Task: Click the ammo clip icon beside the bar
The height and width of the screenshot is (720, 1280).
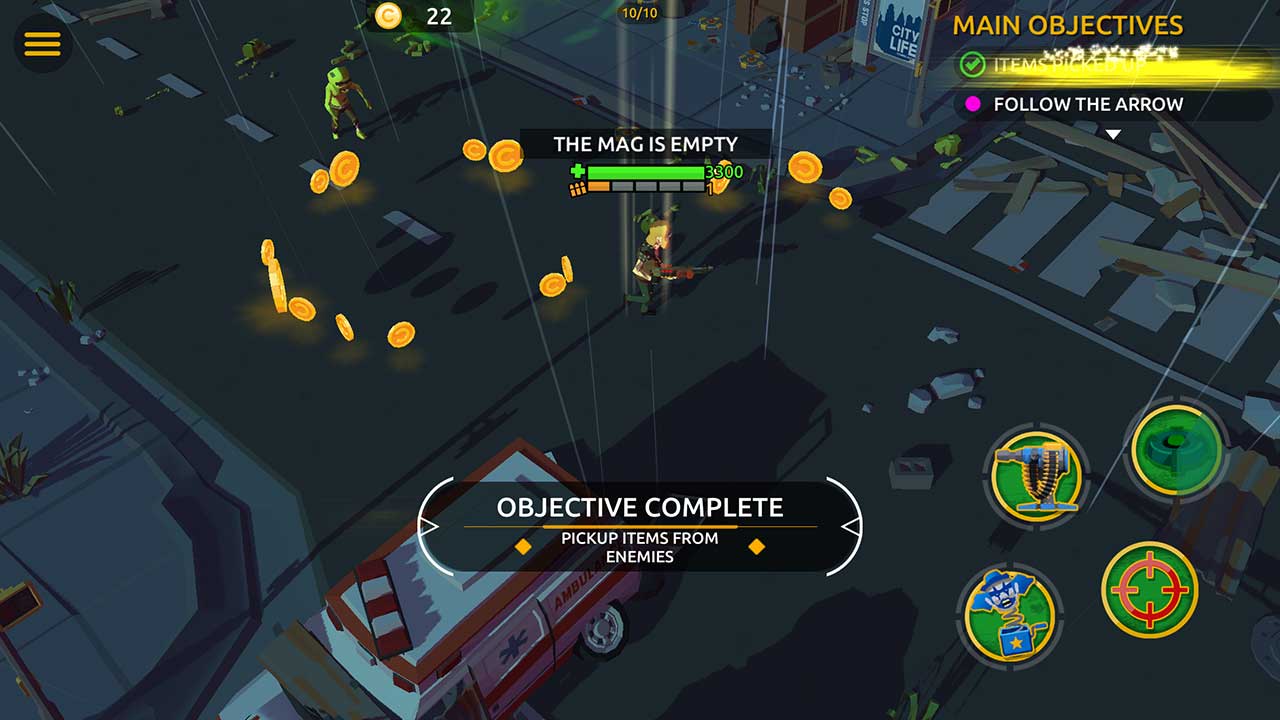Action: pyautogui.click(x=578, y=190)
